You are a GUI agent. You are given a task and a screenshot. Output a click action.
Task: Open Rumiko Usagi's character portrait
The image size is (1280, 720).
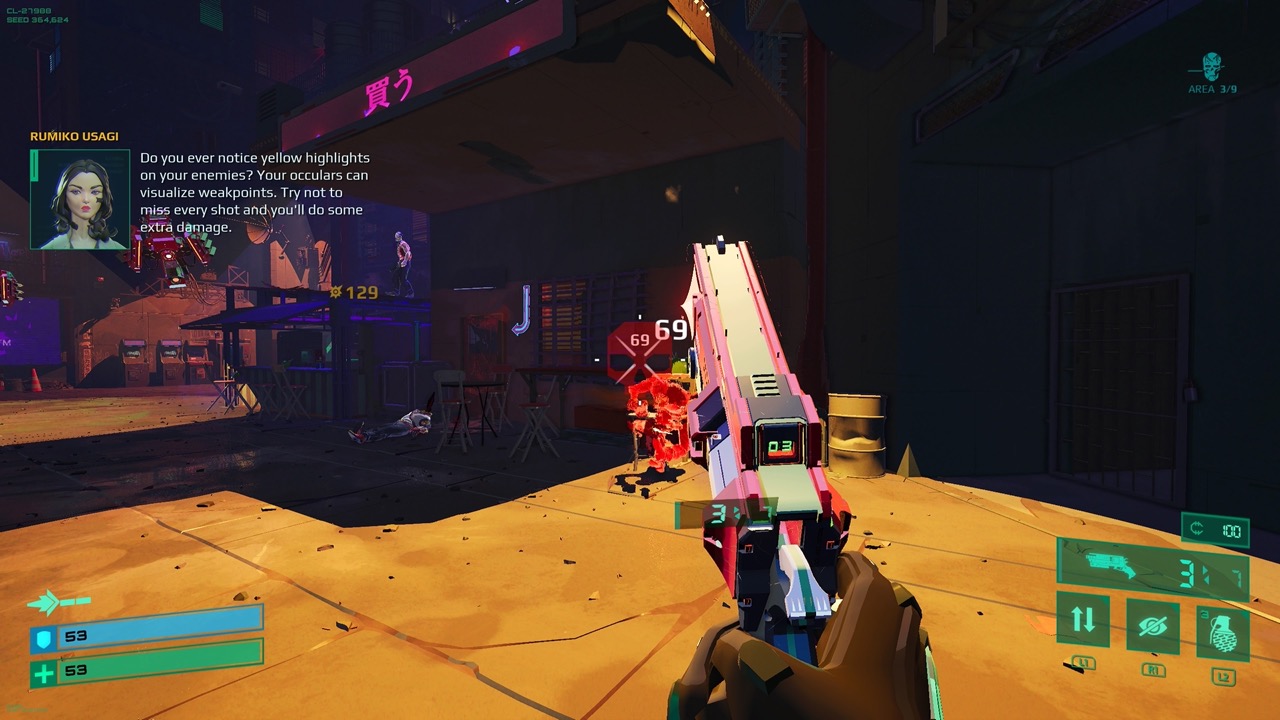(x=80, y=196)
